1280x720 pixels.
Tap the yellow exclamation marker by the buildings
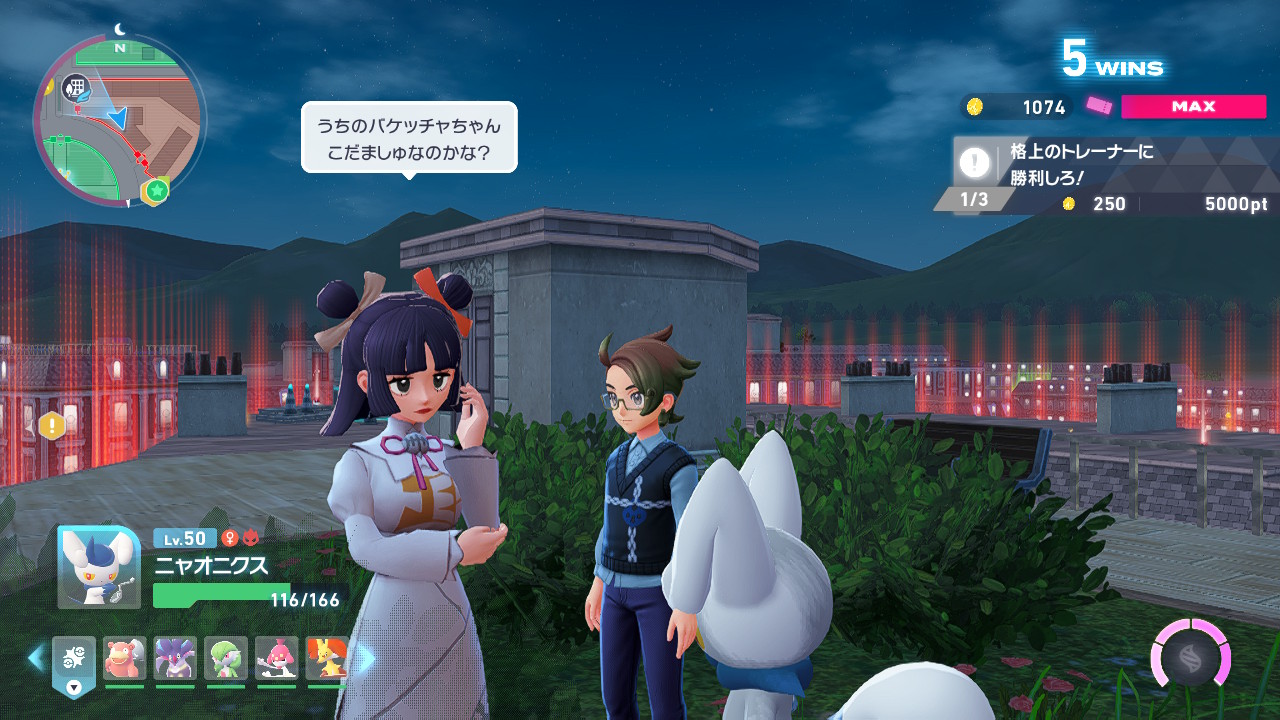pos(51,426)
